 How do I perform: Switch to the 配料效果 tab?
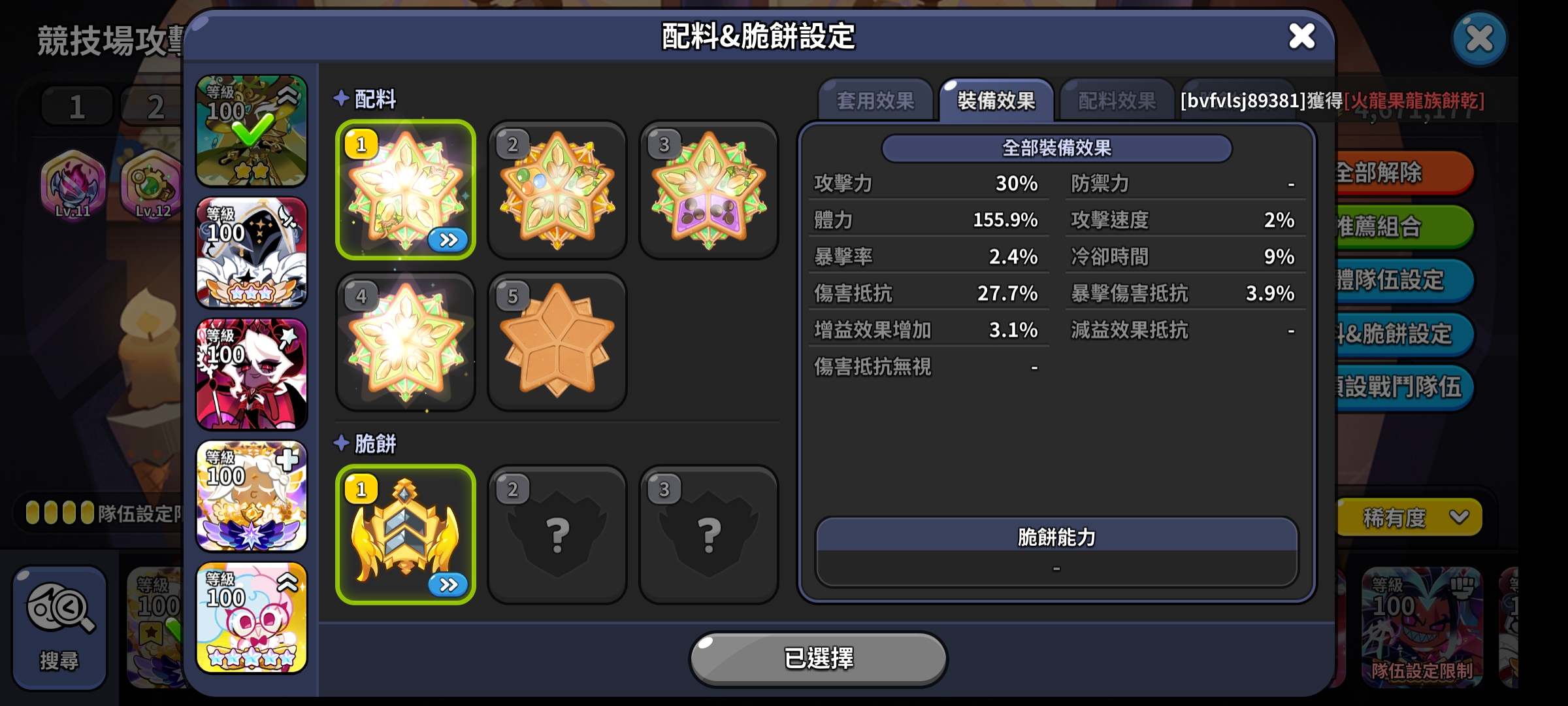pyautogui.click(x=1115, y=99)
